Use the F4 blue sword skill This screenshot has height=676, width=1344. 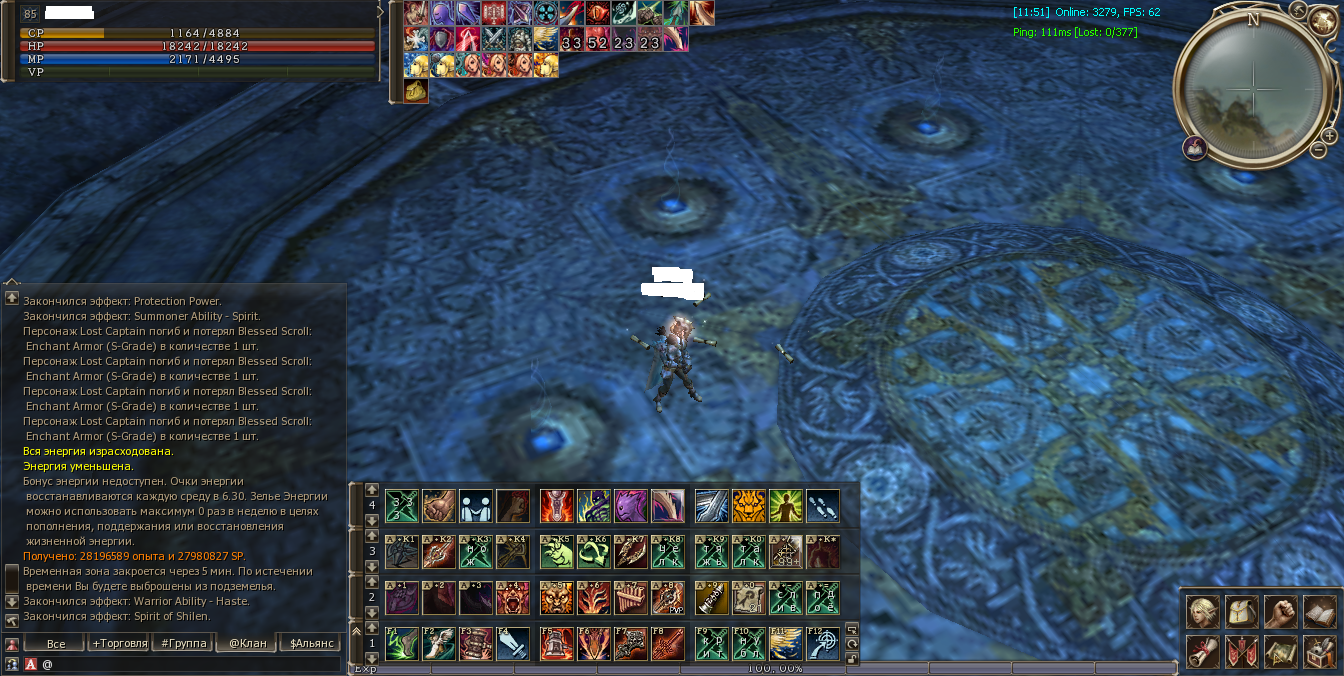(x=512, y=644)
